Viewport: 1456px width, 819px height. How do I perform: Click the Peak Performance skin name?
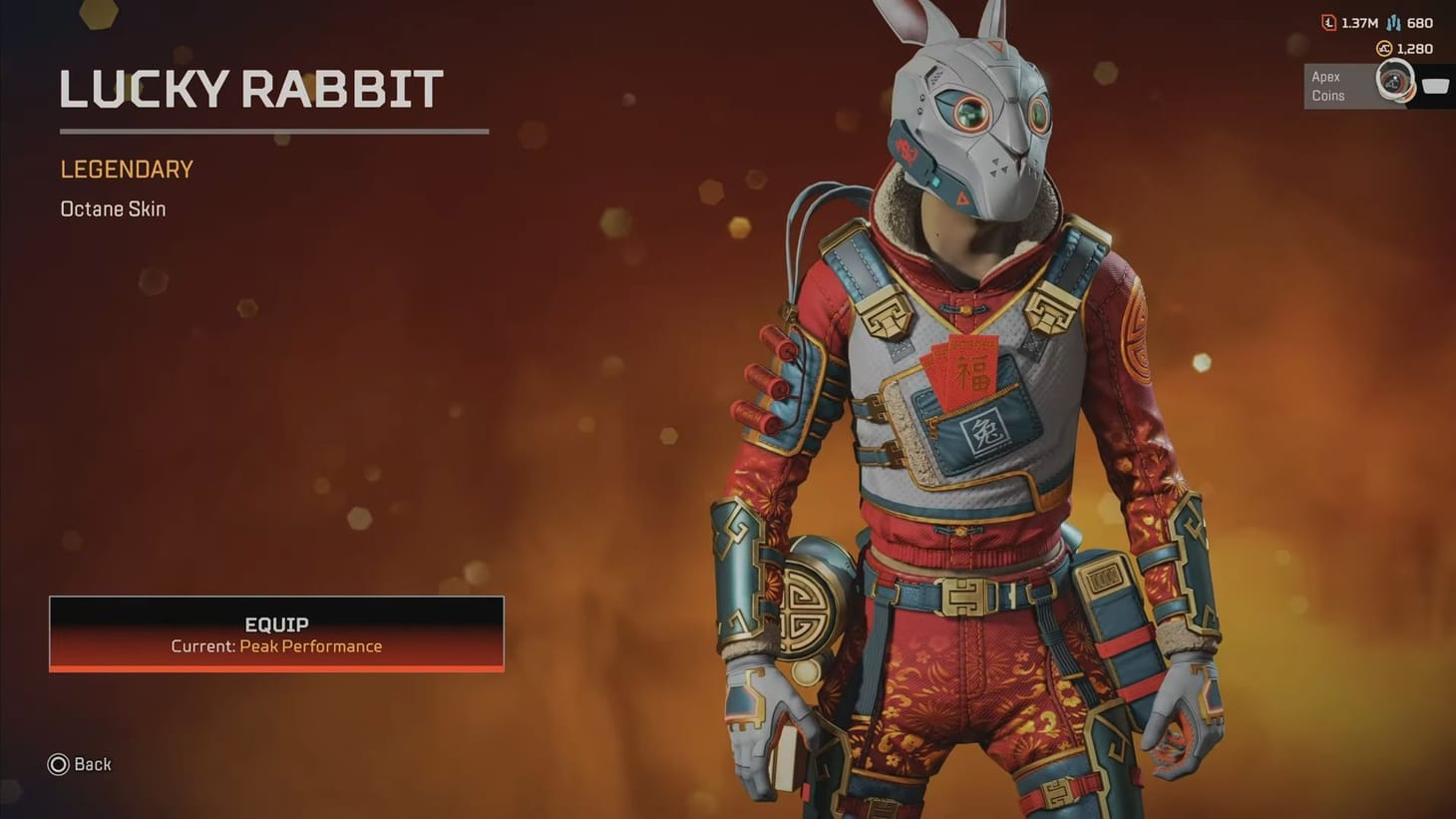(x=310, y=646)
